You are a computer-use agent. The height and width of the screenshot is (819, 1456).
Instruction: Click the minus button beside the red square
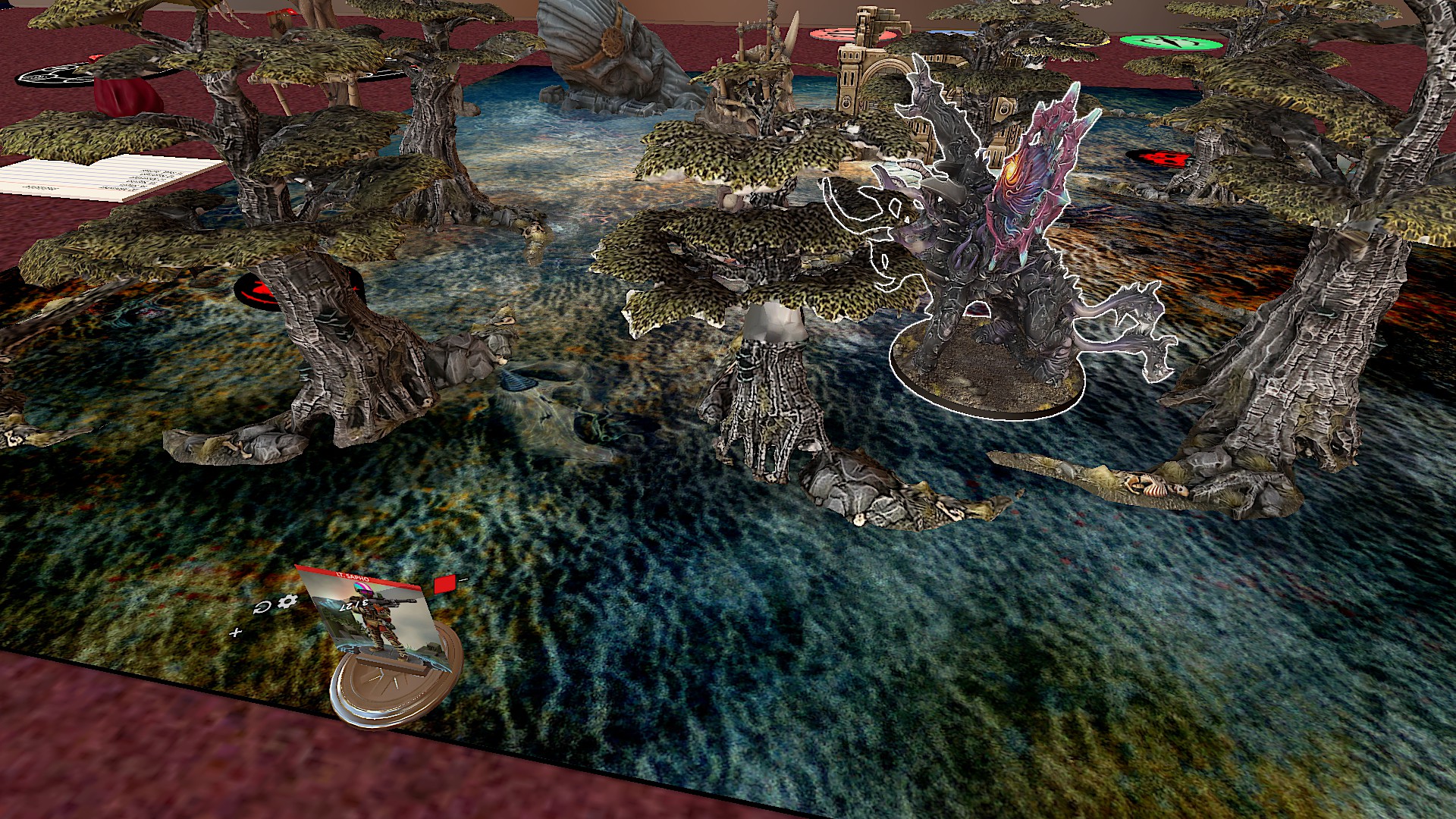tap(463, 580)
